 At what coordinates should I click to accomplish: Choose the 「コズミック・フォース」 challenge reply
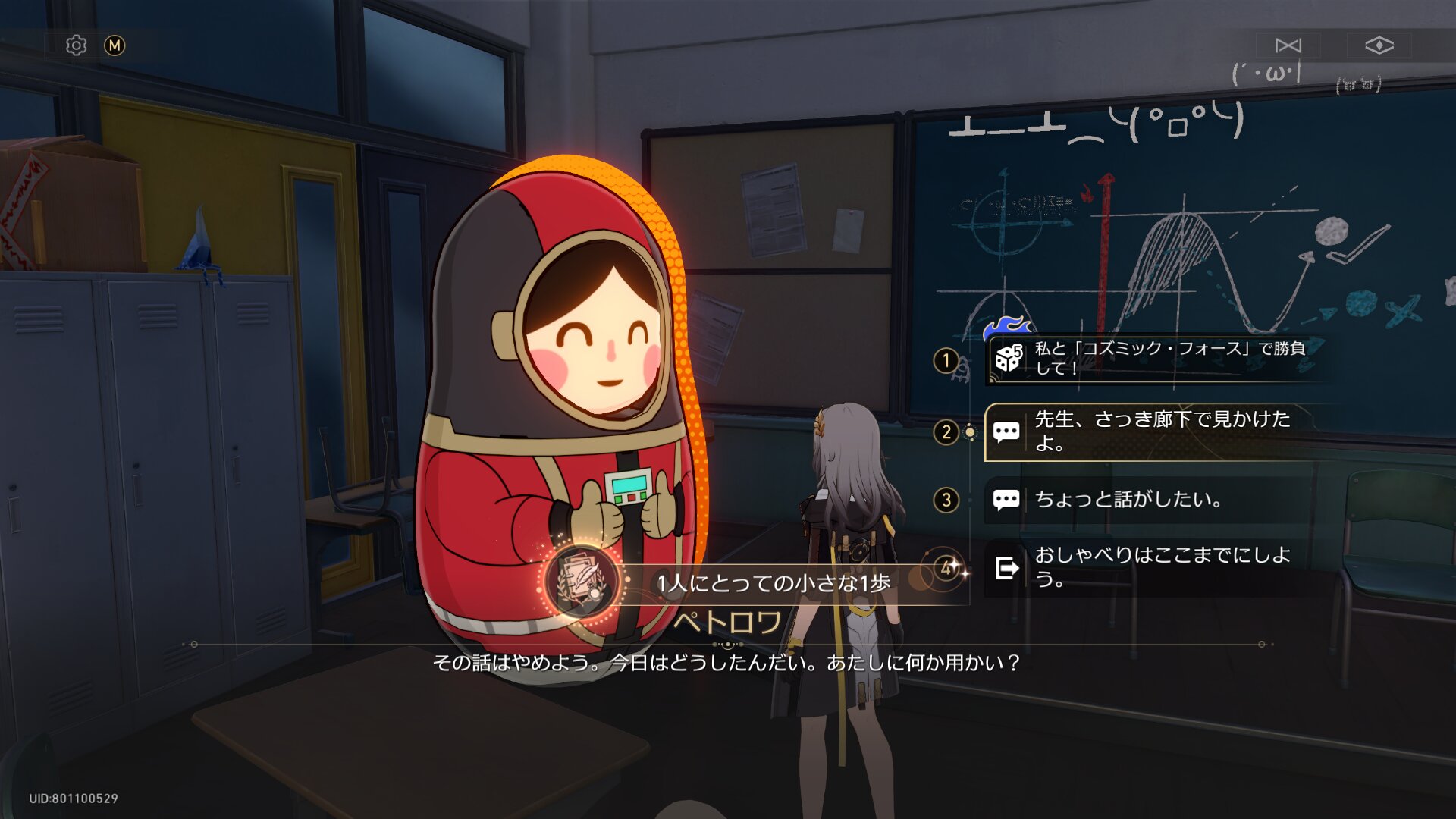click(1156, 359)
